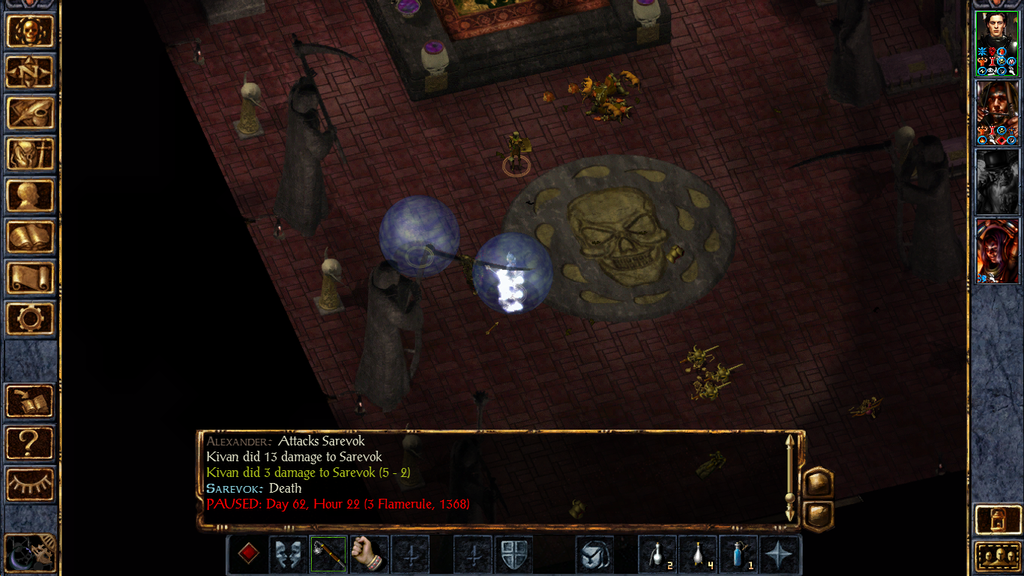Use the blue potion with count 1
Viewport: 1024px width, 576px height.
click(739, 554)
